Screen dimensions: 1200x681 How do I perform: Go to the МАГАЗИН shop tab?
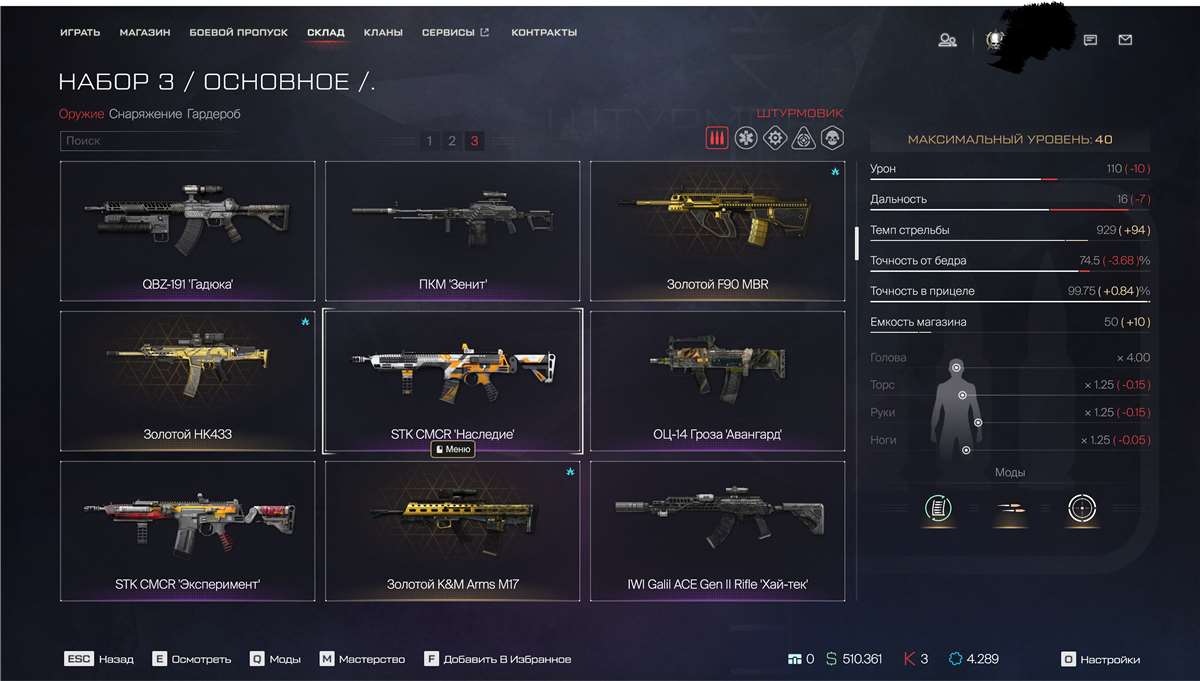[145, 33]
